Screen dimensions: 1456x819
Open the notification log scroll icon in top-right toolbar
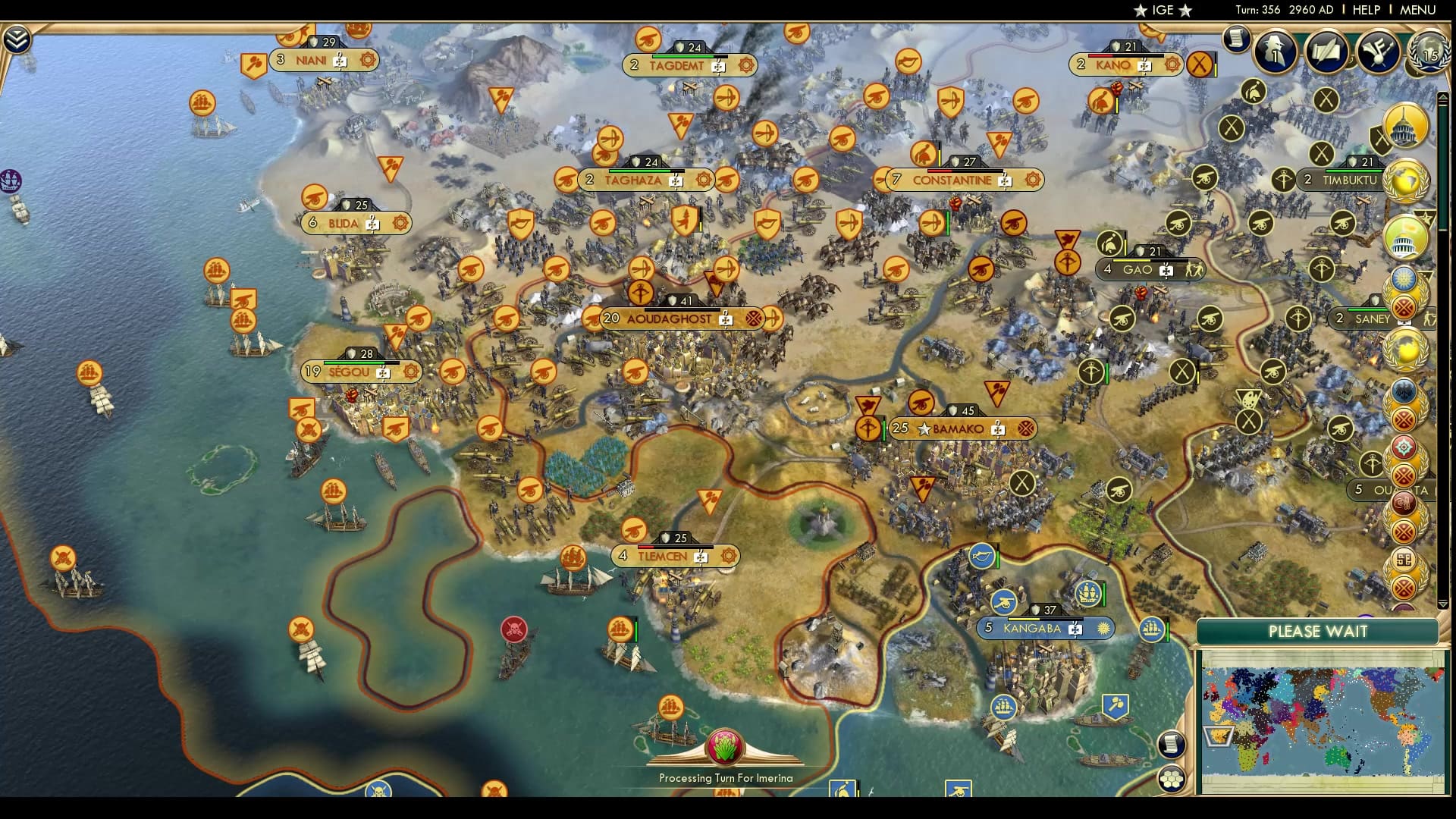click(x=1235, y=39)
